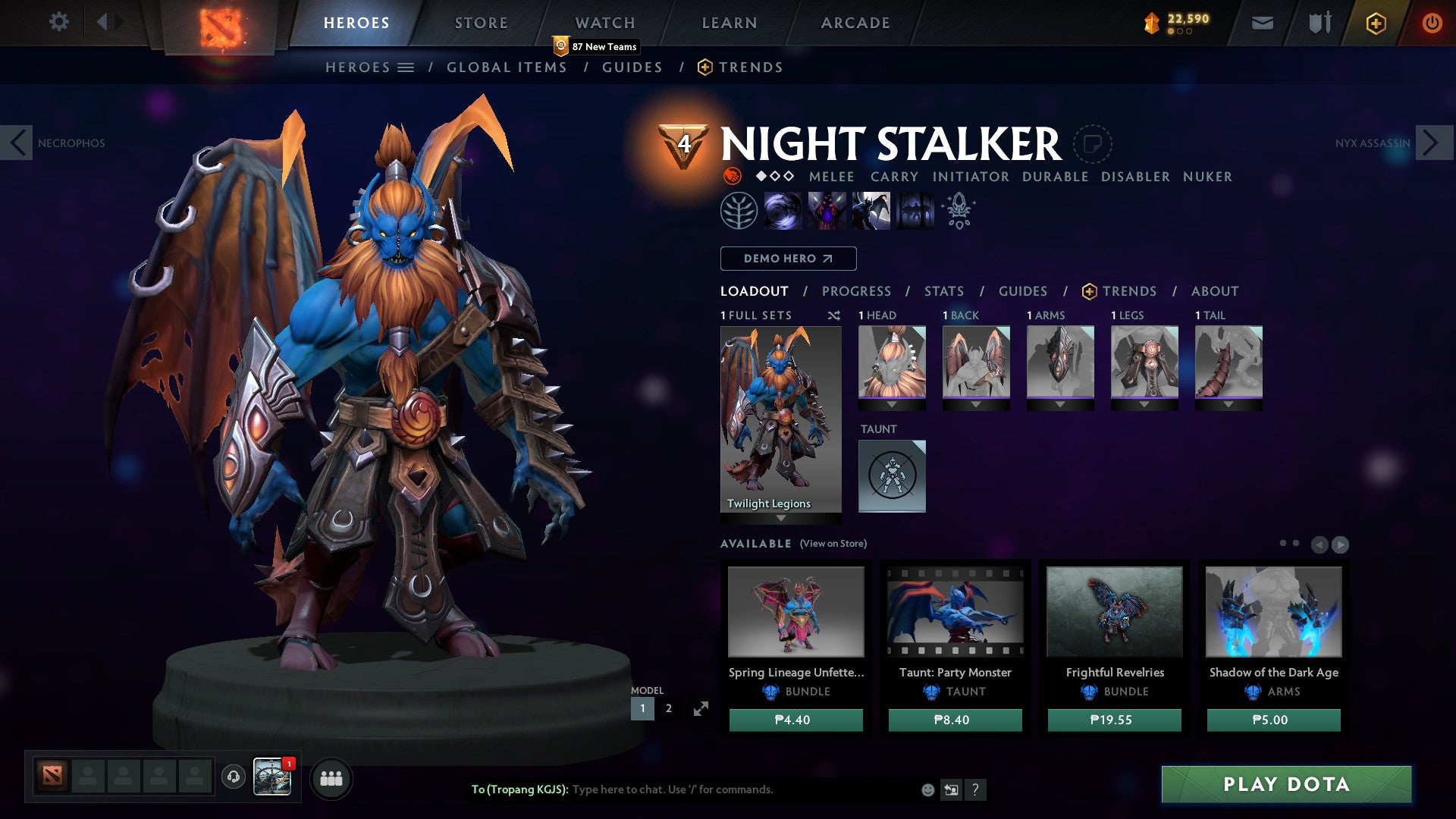Viewport: 1456px width, 819px height.
Task: Toggle shuffle on Full Sets loadout
Action: click(x=834, y=315)
